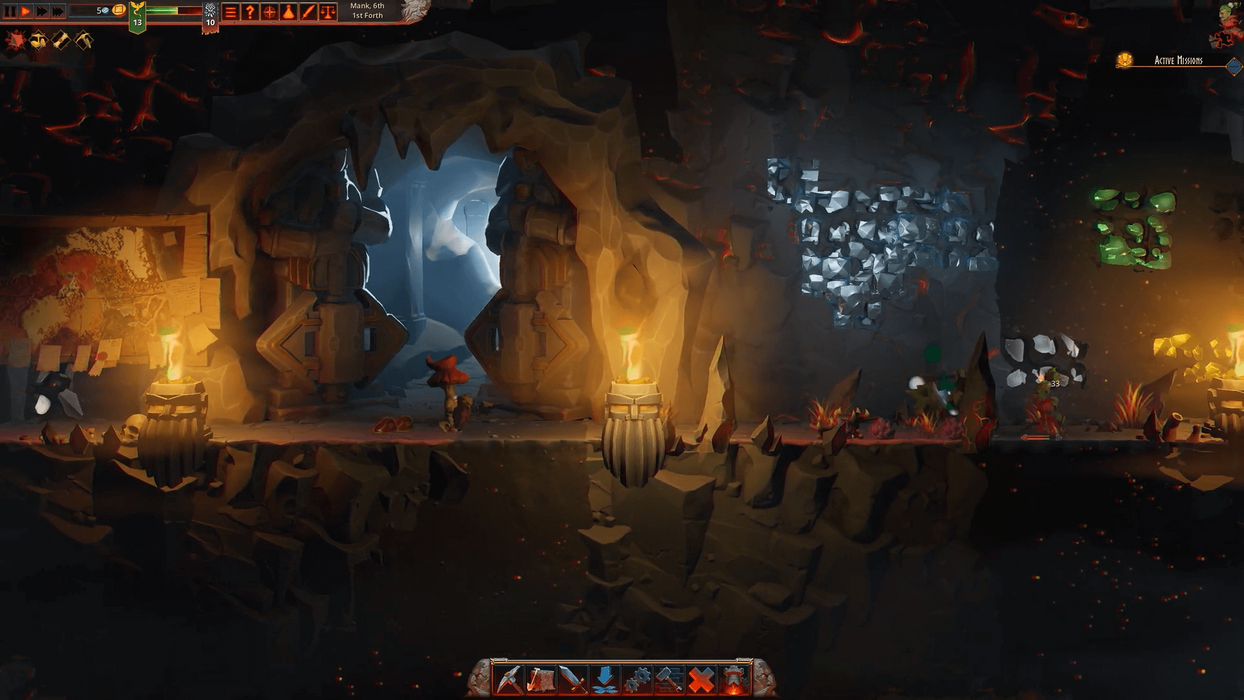1244x700 pixels.
Task: Select the hammer build tool
Action: (669, 679)
